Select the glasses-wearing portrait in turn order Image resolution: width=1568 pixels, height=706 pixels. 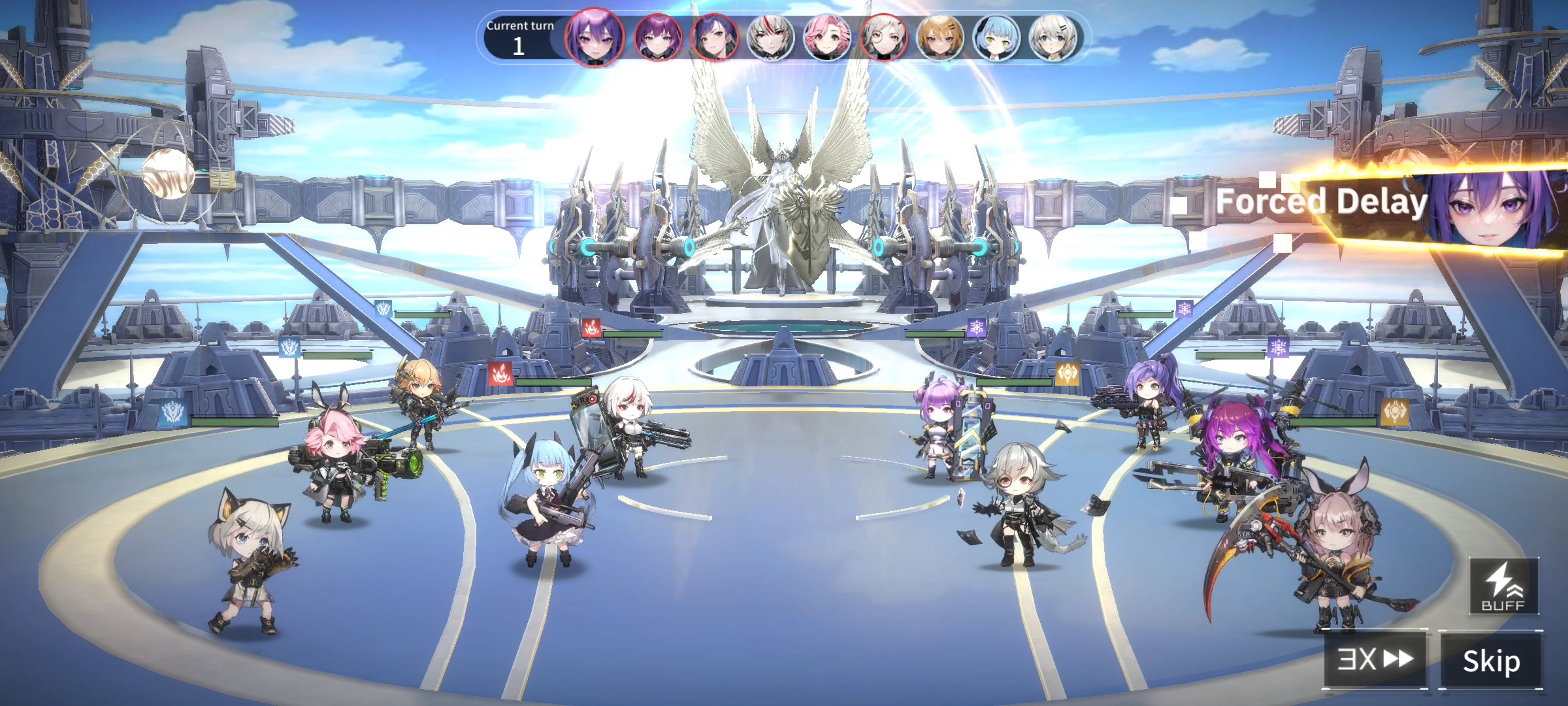coord(883,38)
